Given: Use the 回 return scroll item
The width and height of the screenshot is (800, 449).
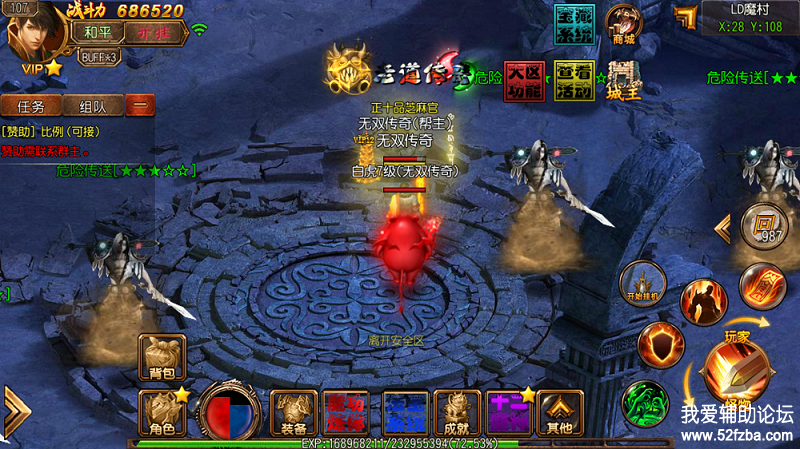Looking at the screenshot, I should pyautogui.click(x=764, y=226).
